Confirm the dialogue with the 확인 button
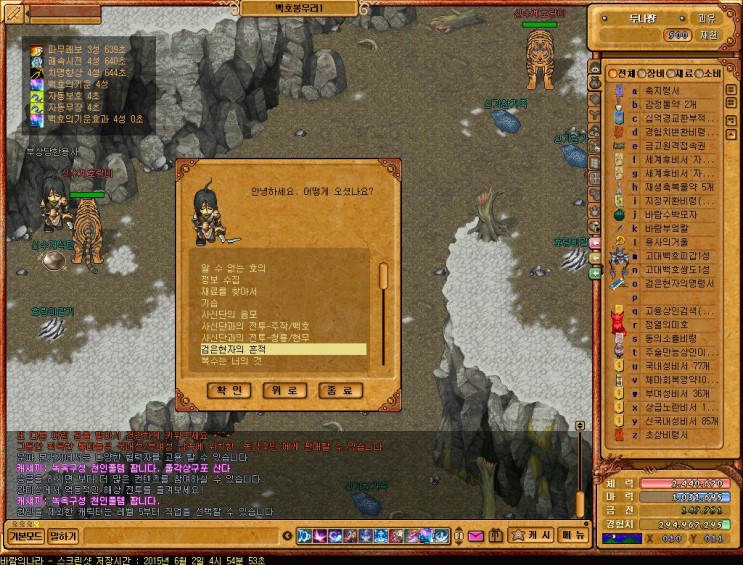This screenshot has width=743, height=565. [x=227, y=389]
